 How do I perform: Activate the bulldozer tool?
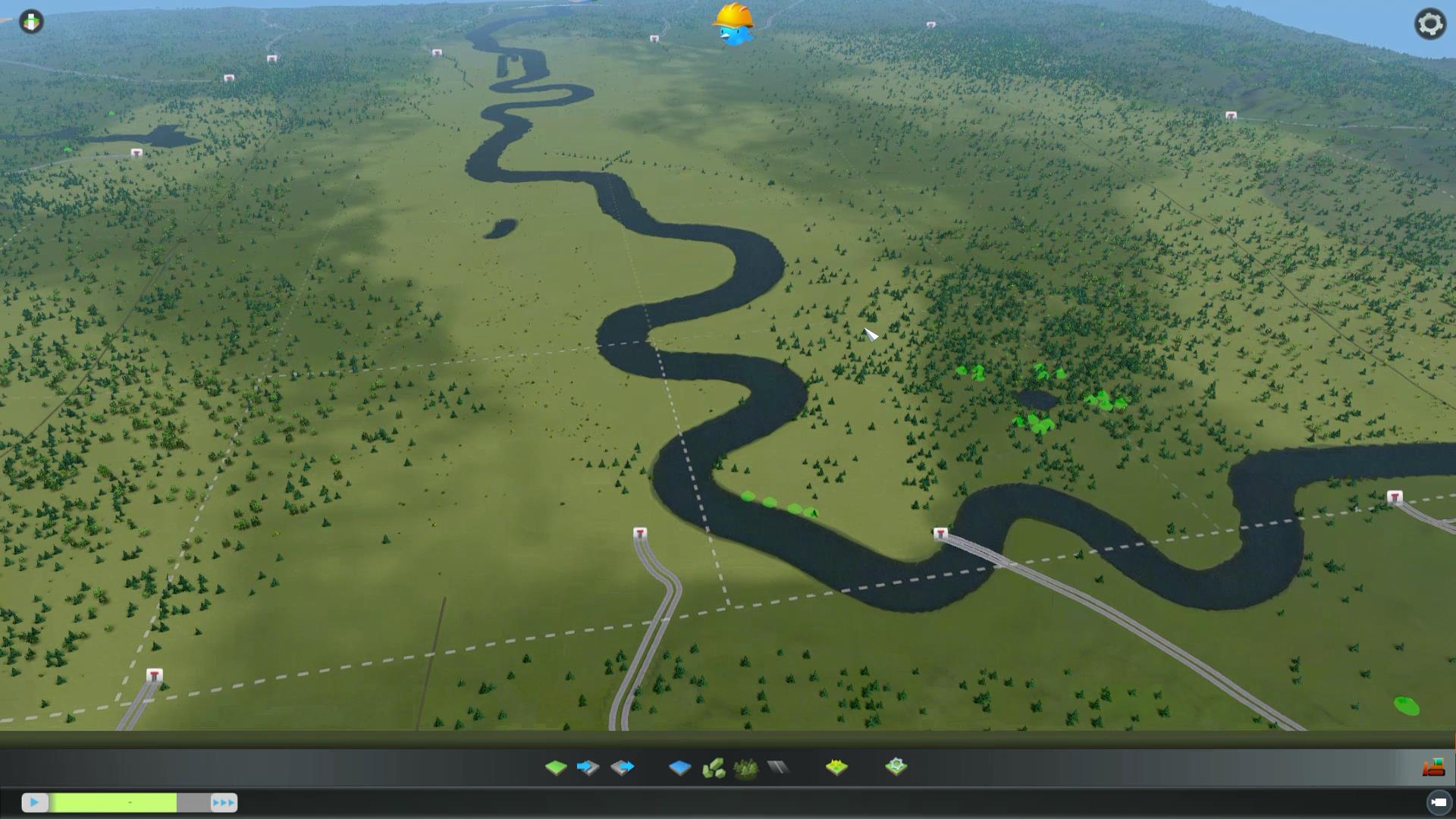point(1433,767)
